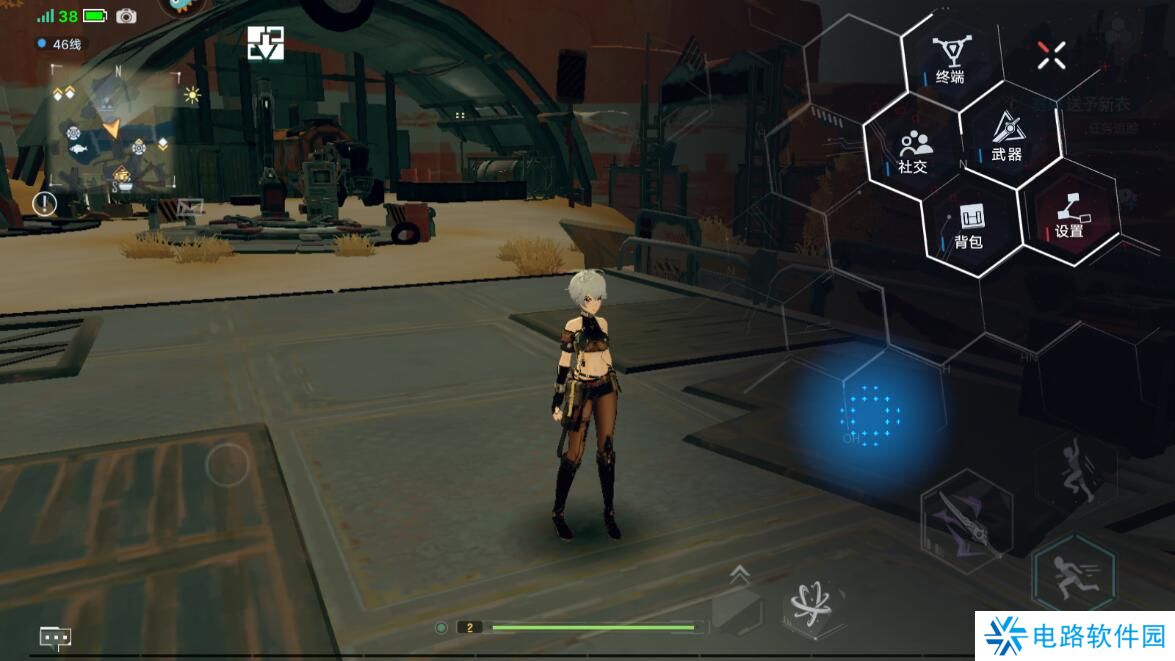Click the camera screenshot icon
Viewport: 1175px width, 661px height.
coord(126,16)
